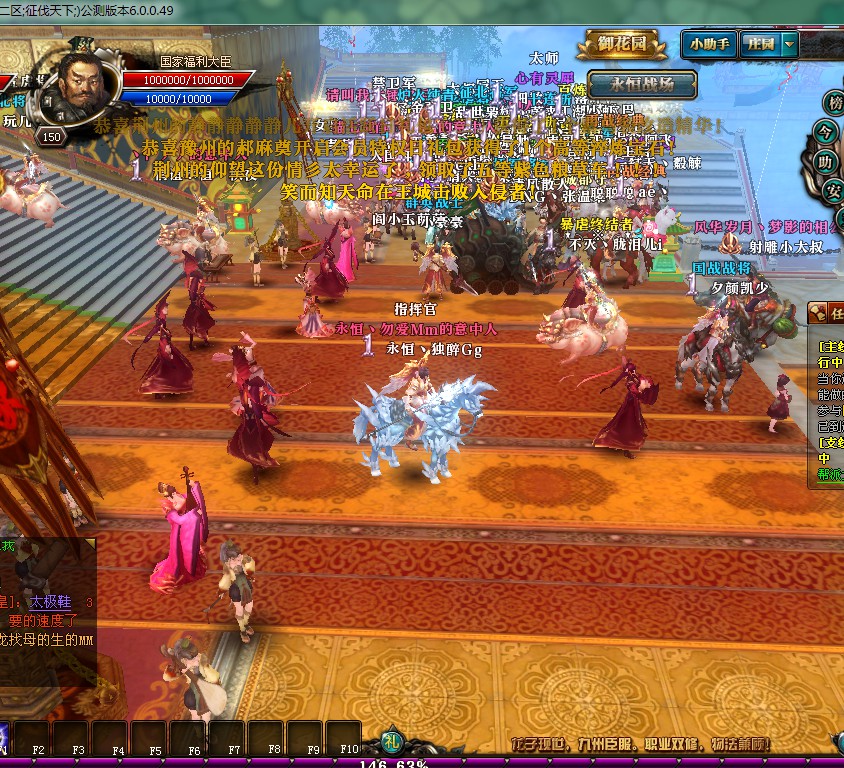Click the game window title bar
The height and width of the screenshot is (768, 844).
(400, 11)
